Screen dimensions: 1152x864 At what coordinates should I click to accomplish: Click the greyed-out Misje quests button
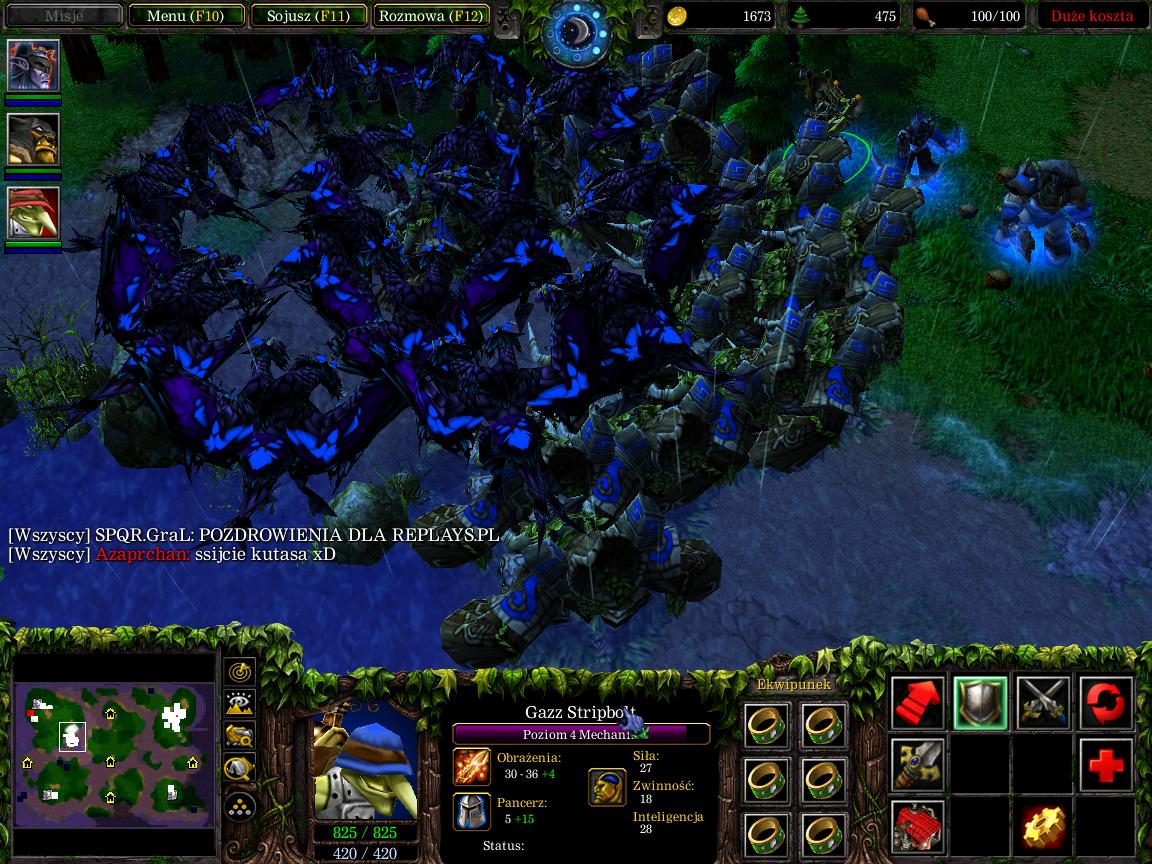[x=64, y=16]
